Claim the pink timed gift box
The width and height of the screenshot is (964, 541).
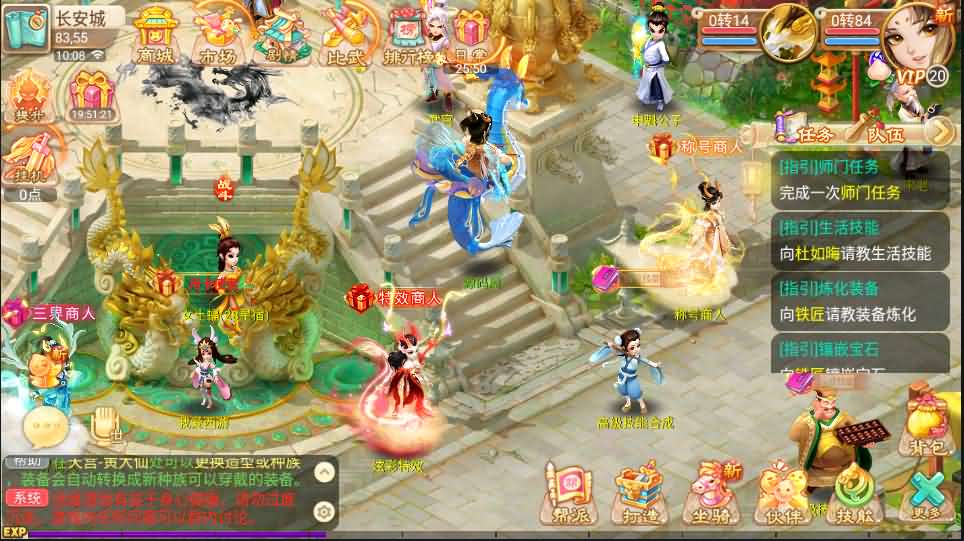91,98
